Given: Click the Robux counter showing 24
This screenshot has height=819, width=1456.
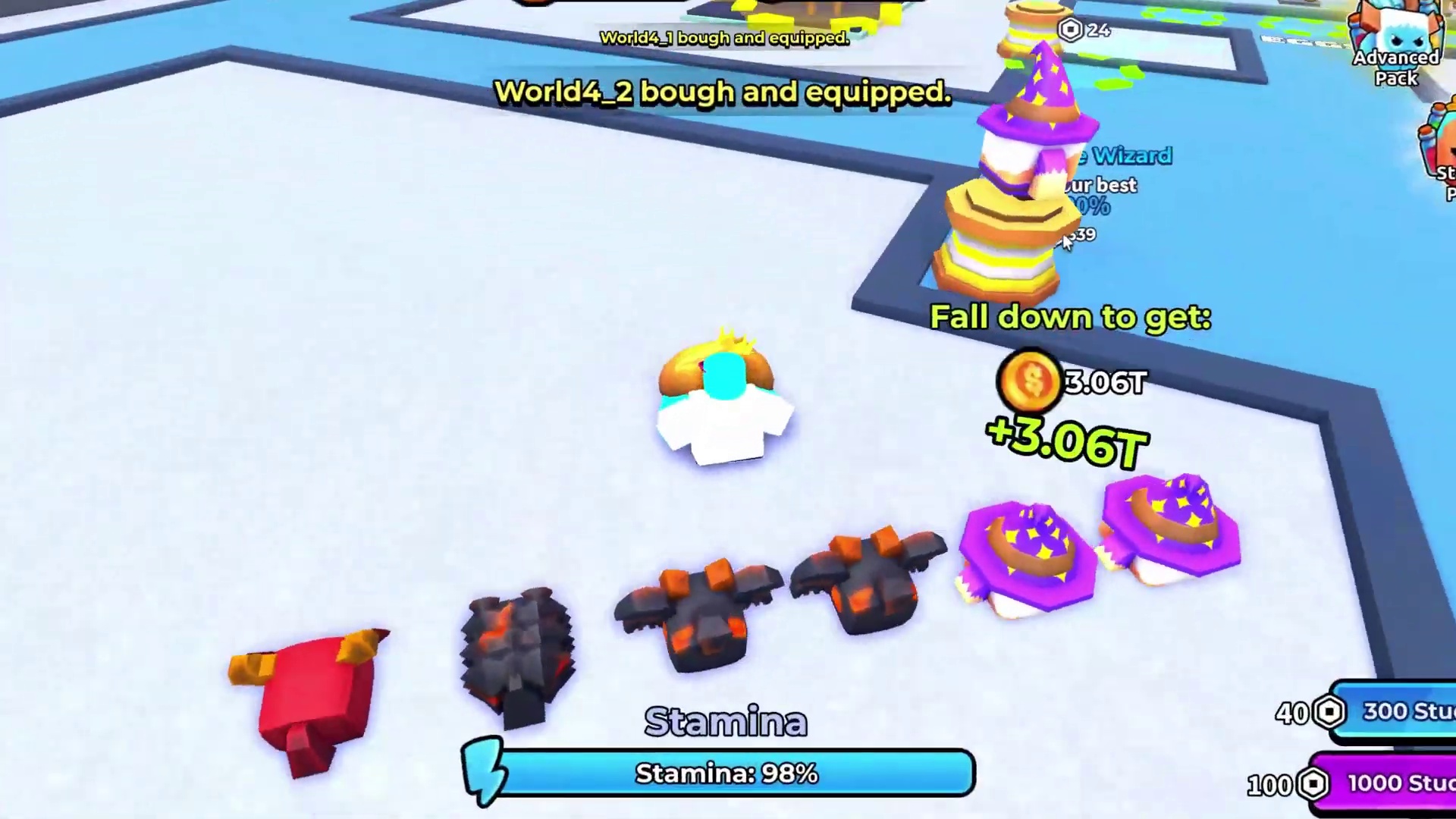Looking at the screenshot, I should click(x=1081, y=30).
